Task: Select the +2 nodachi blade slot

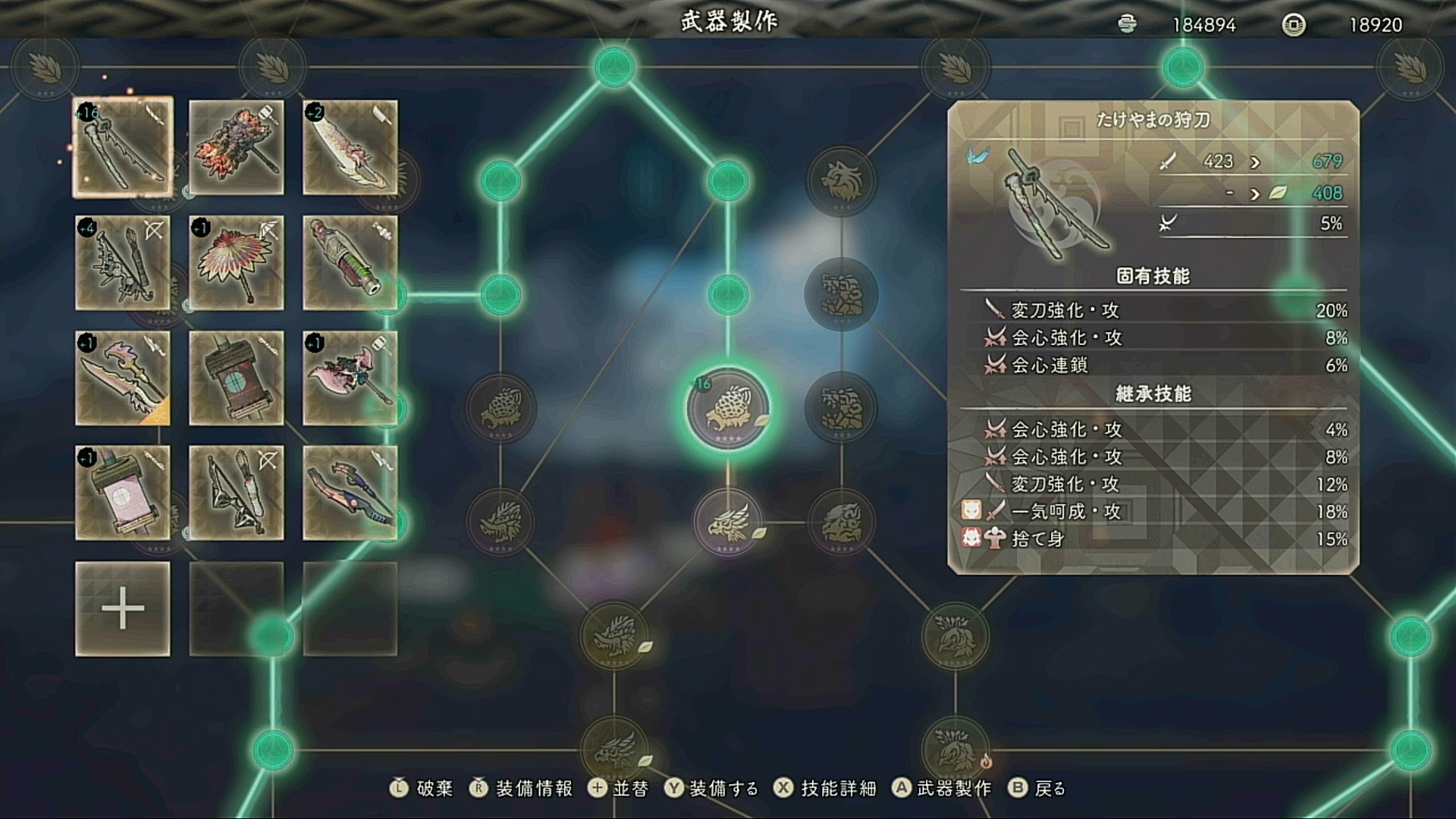Action: (350, 148)
